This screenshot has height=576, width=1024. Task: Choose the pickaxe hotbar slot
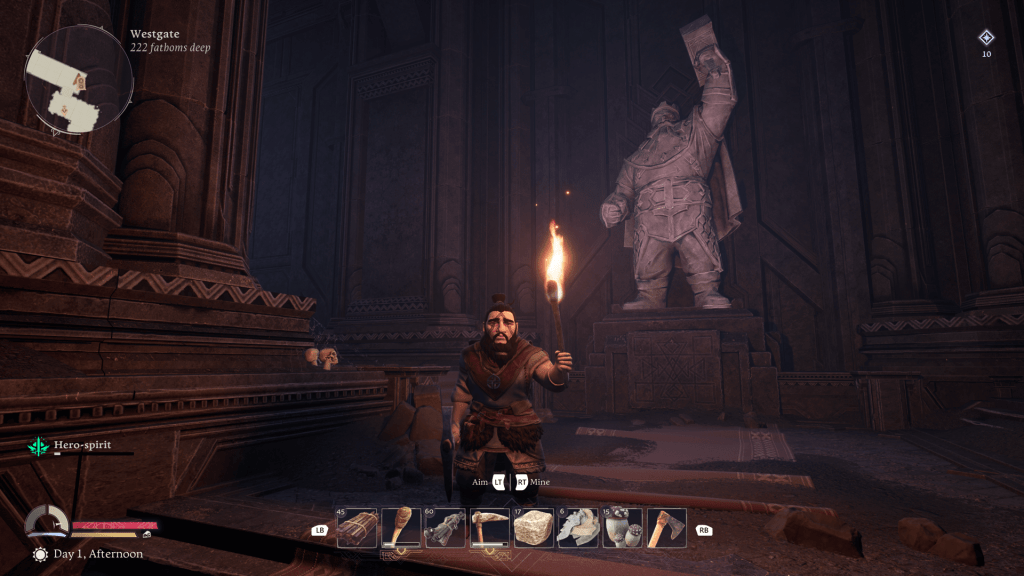point(489,528)
